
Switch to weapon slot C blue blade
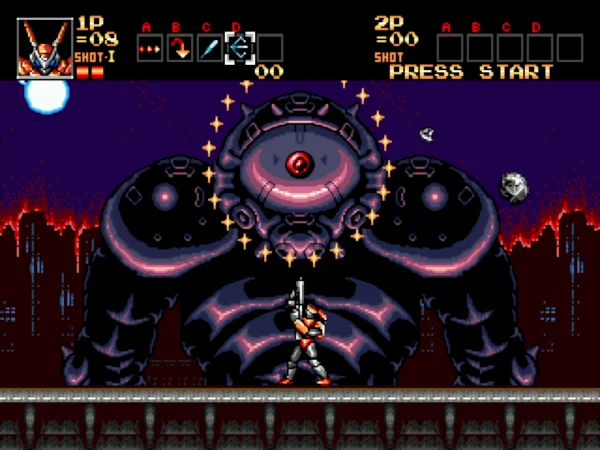coord(210,47)
